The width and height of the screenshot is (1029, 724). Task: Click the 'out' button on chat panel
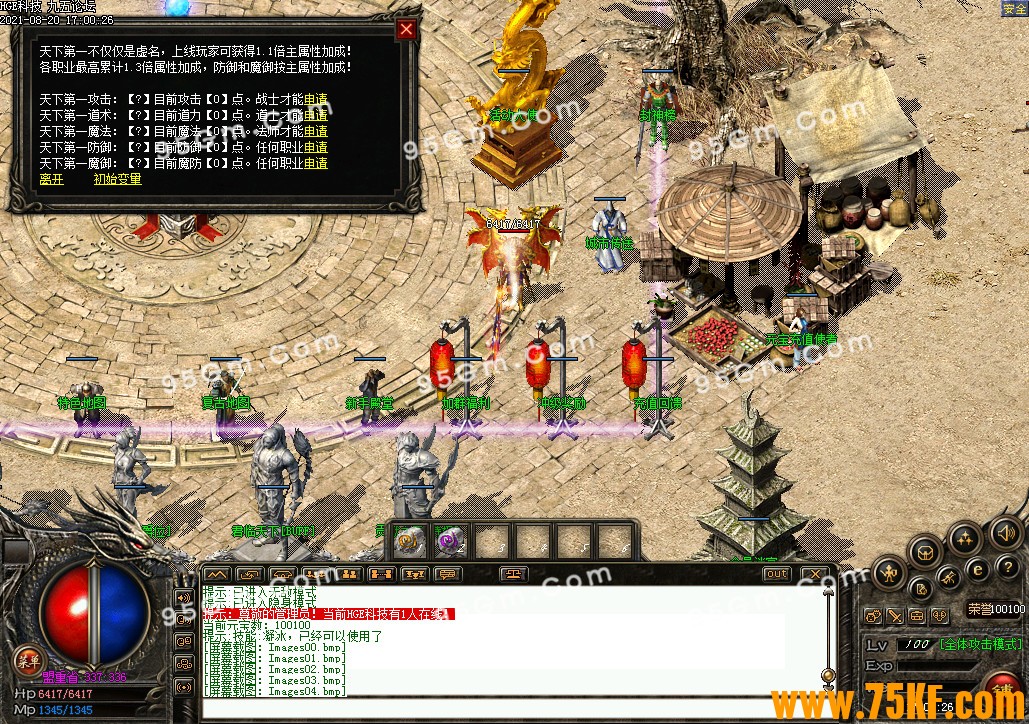[x=776, y=575]
